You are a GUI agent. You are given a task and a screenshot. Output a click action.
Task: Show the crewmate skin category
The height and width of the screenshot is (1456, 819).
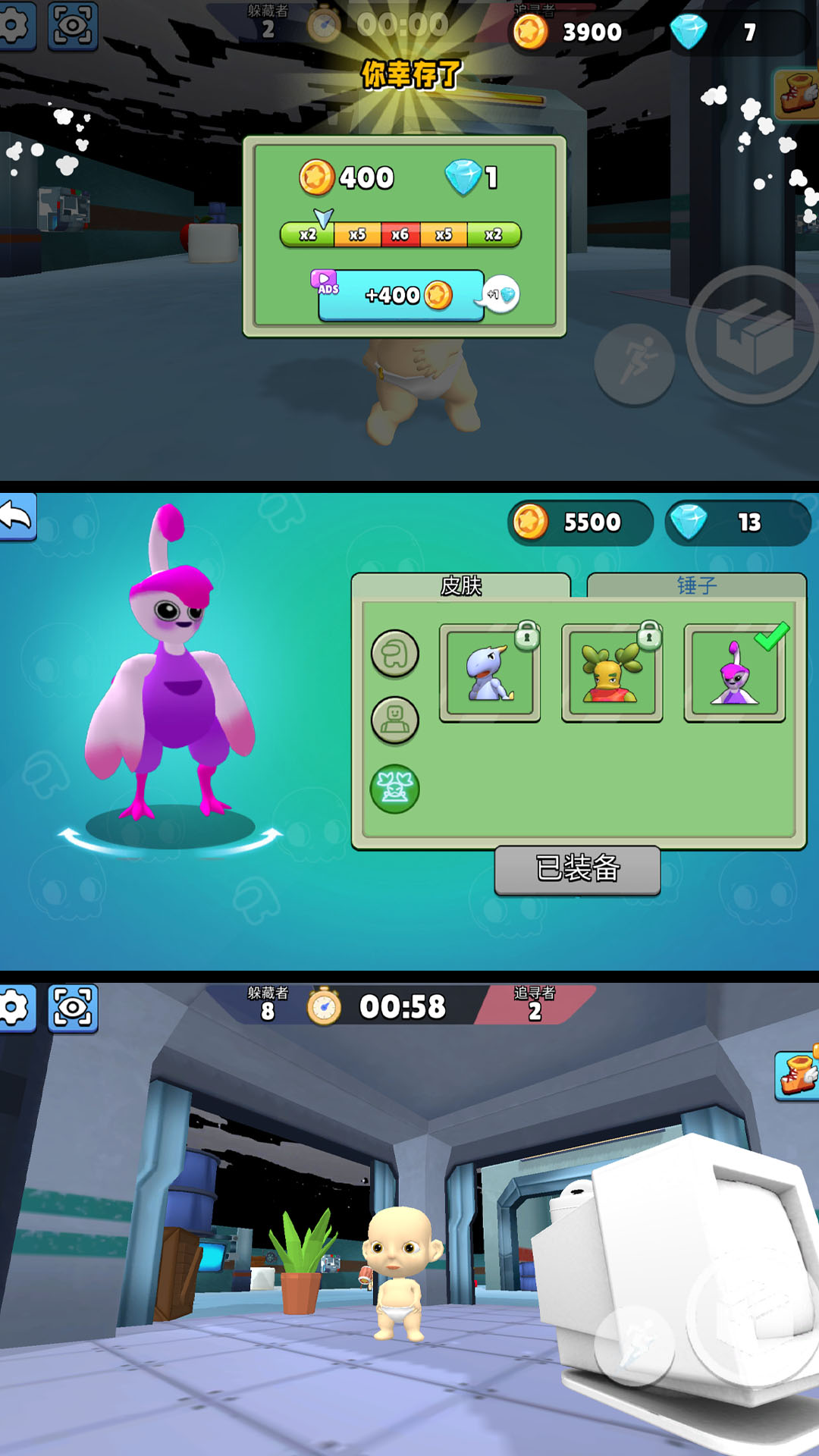pos(394,654)
